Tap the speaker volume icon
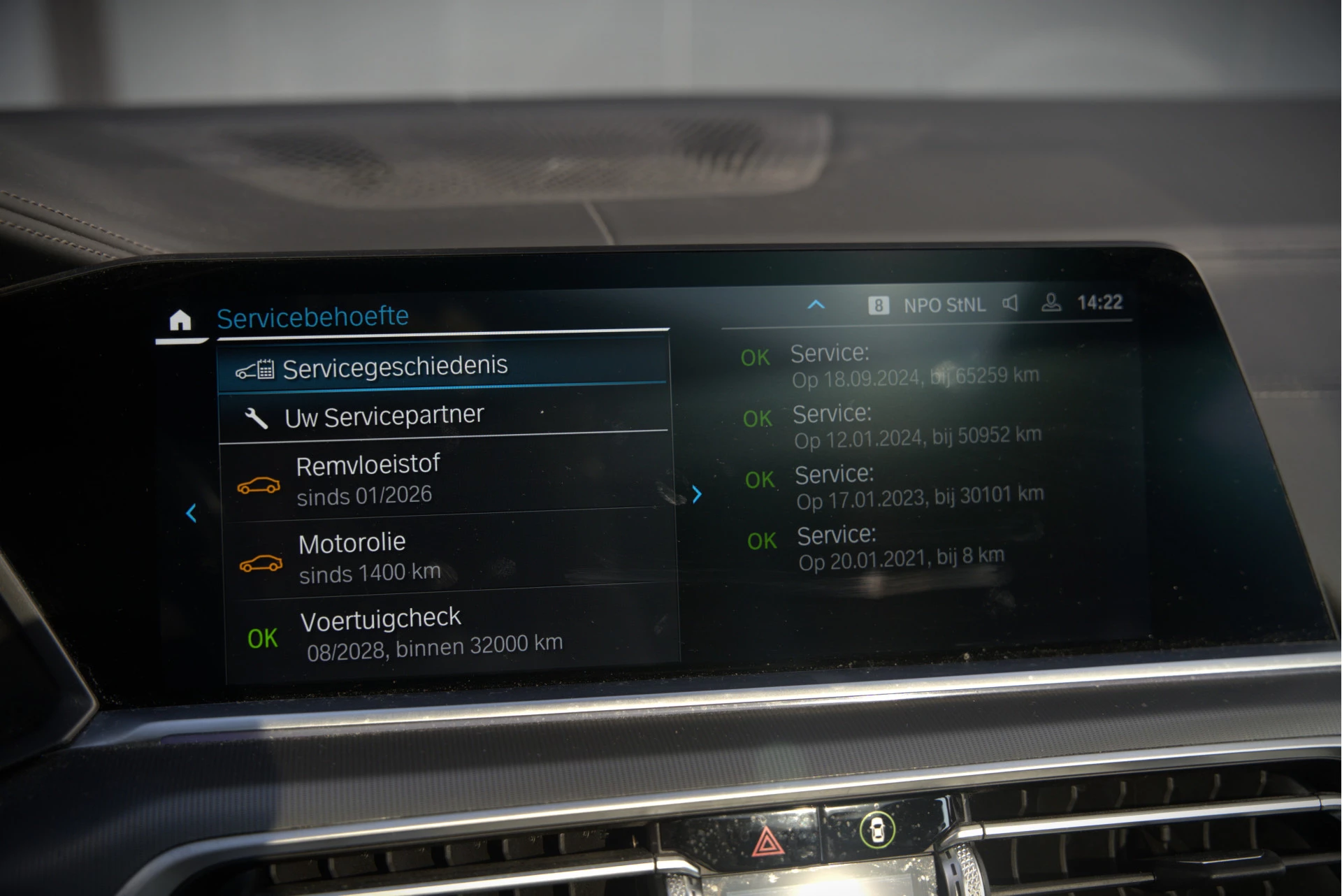Viewport: 1342px width, 896px height. pyautogui.click(x=1011, y=303)
